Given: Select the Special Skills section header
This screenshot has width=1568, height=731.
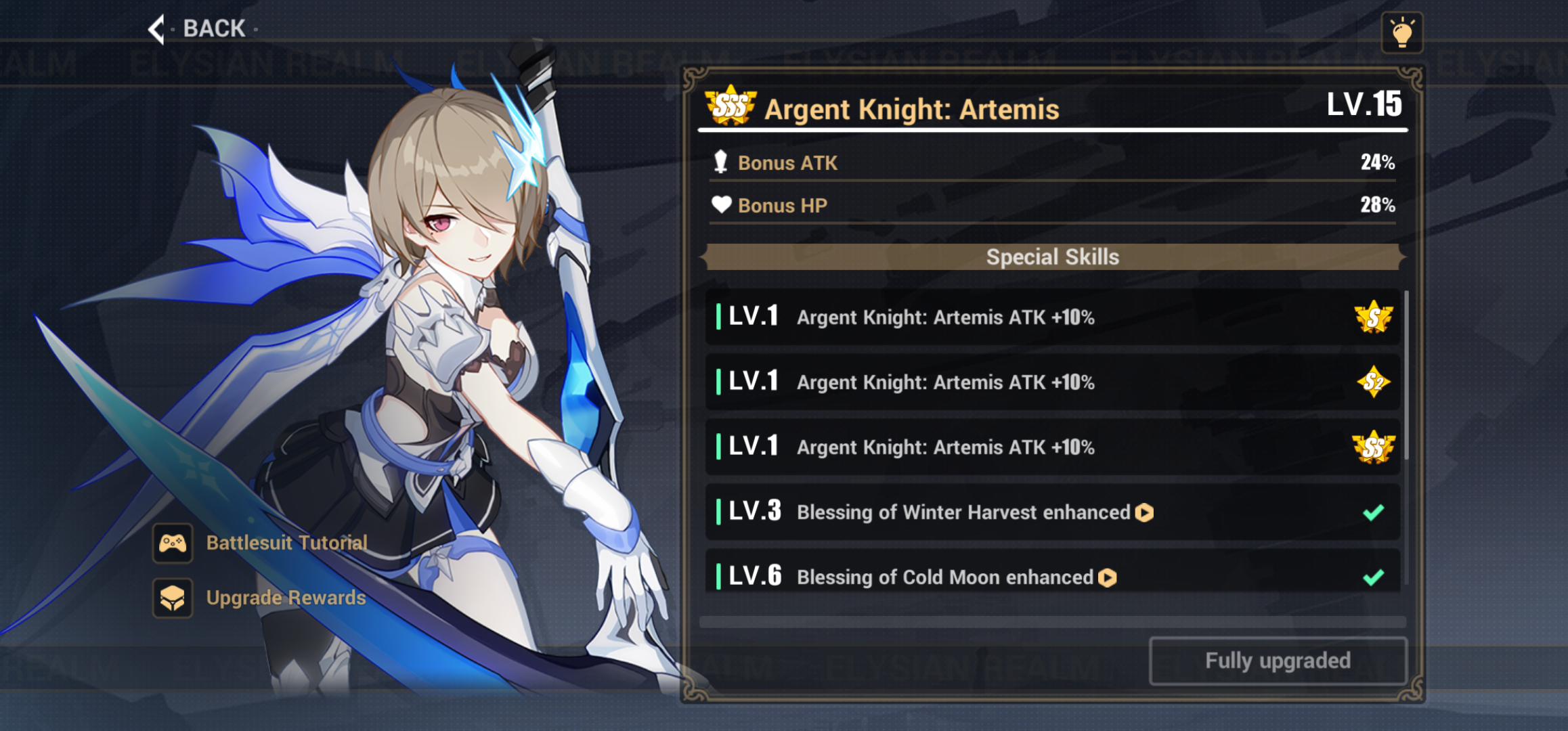Looking at the screenshot, I should click(1052, 257).
